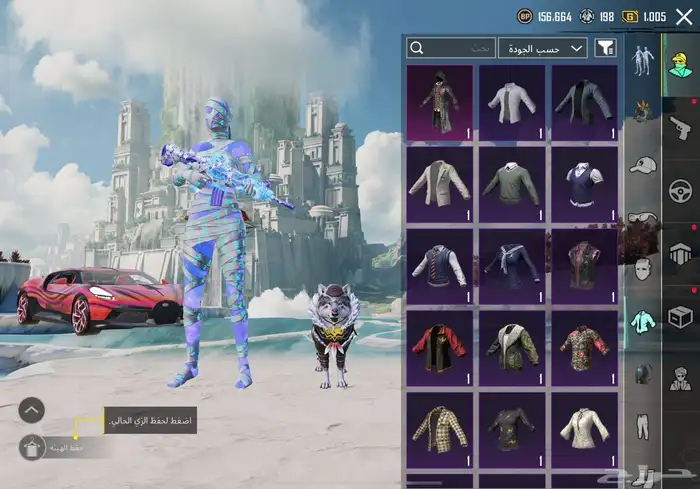Equip the green sweater top
The image size is (700, 489).
(512, 184)
